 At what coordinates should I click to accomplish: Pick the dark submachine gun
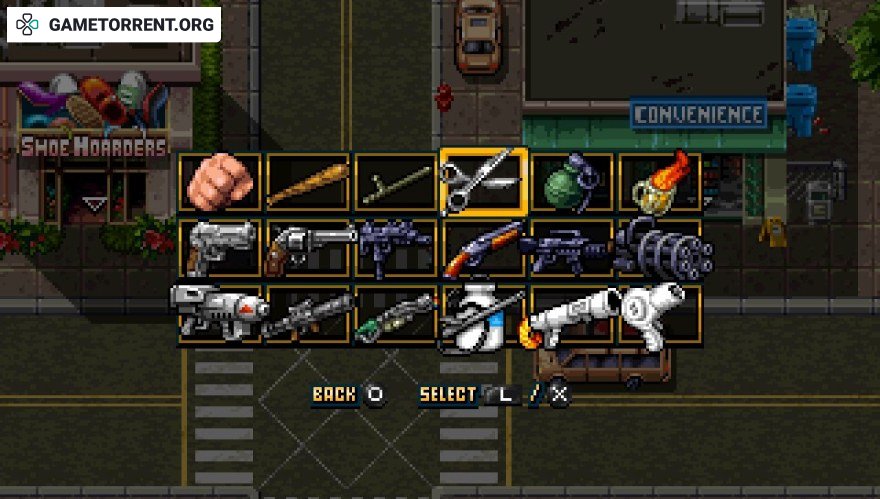click(x=396, y=247)
